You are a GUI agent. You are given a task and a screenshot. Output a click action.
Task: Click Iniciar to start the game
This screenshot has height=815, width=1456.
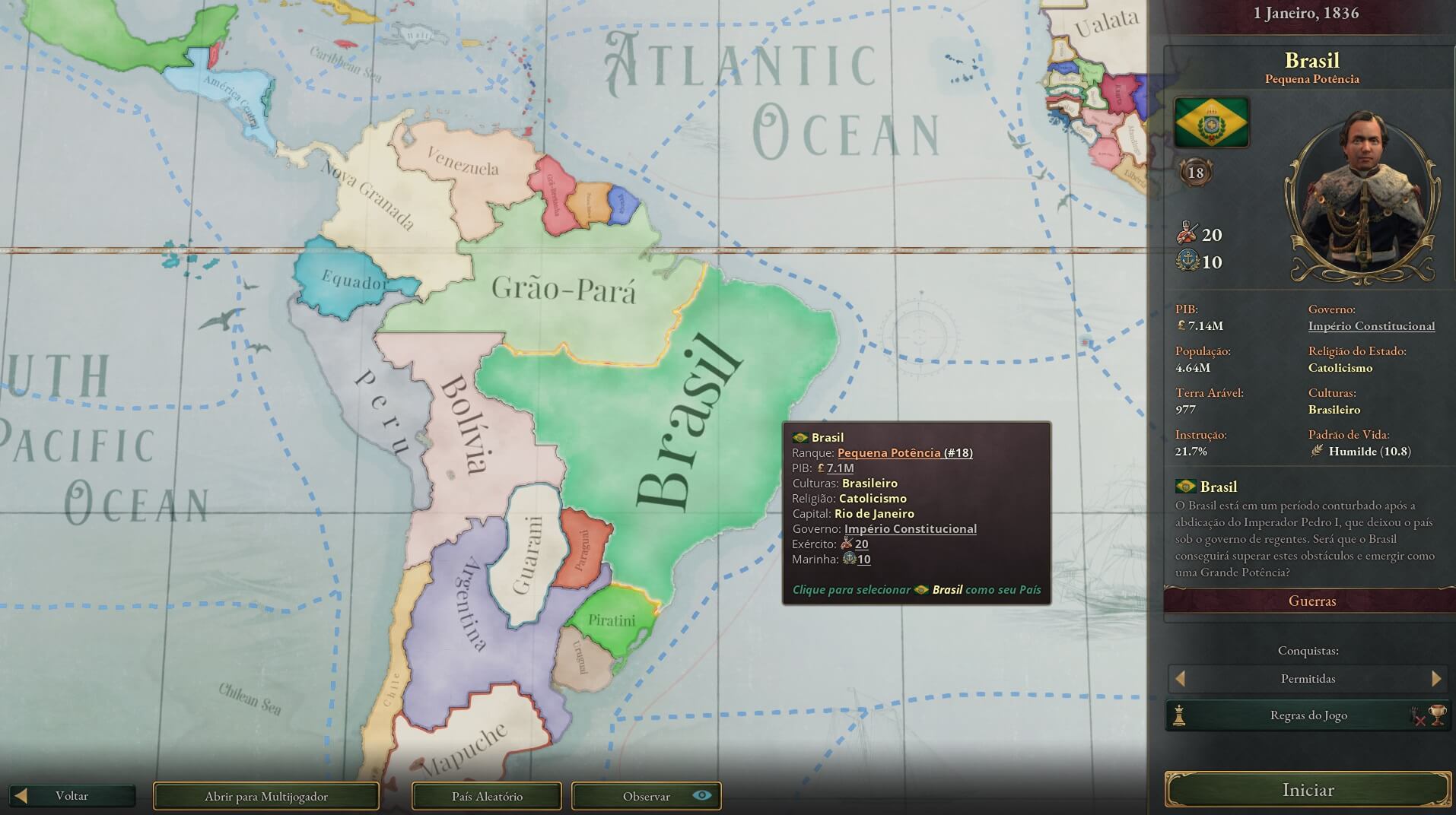[x=1308, y=790]
